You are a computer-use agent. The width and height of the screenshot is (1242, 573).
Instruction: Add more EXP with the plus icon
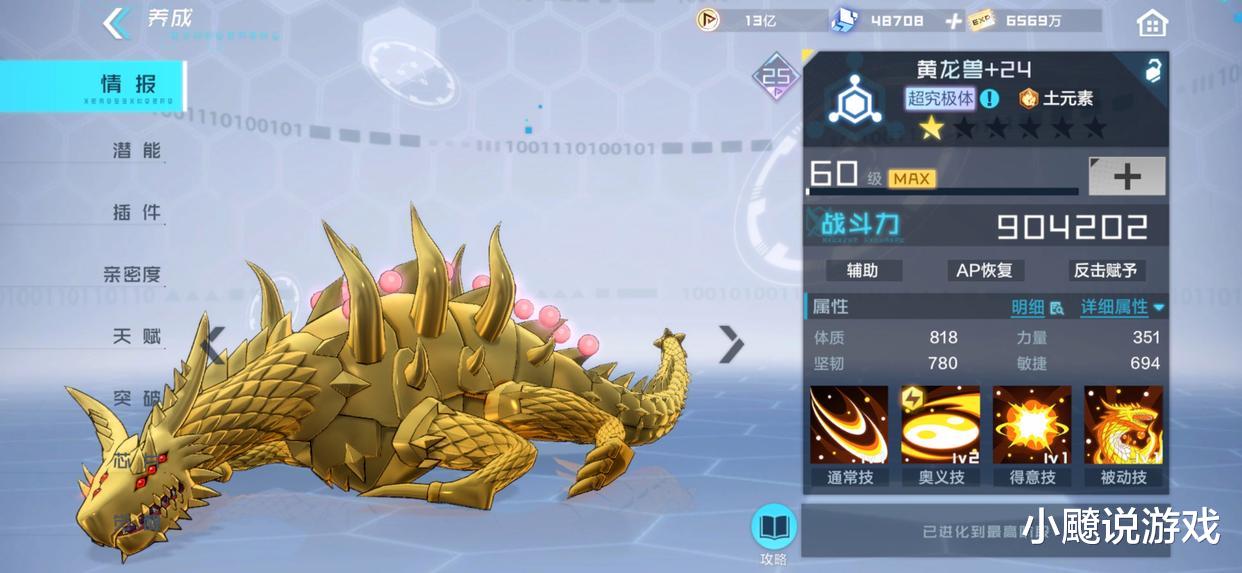pyautogui.click(x=954, y=21)
